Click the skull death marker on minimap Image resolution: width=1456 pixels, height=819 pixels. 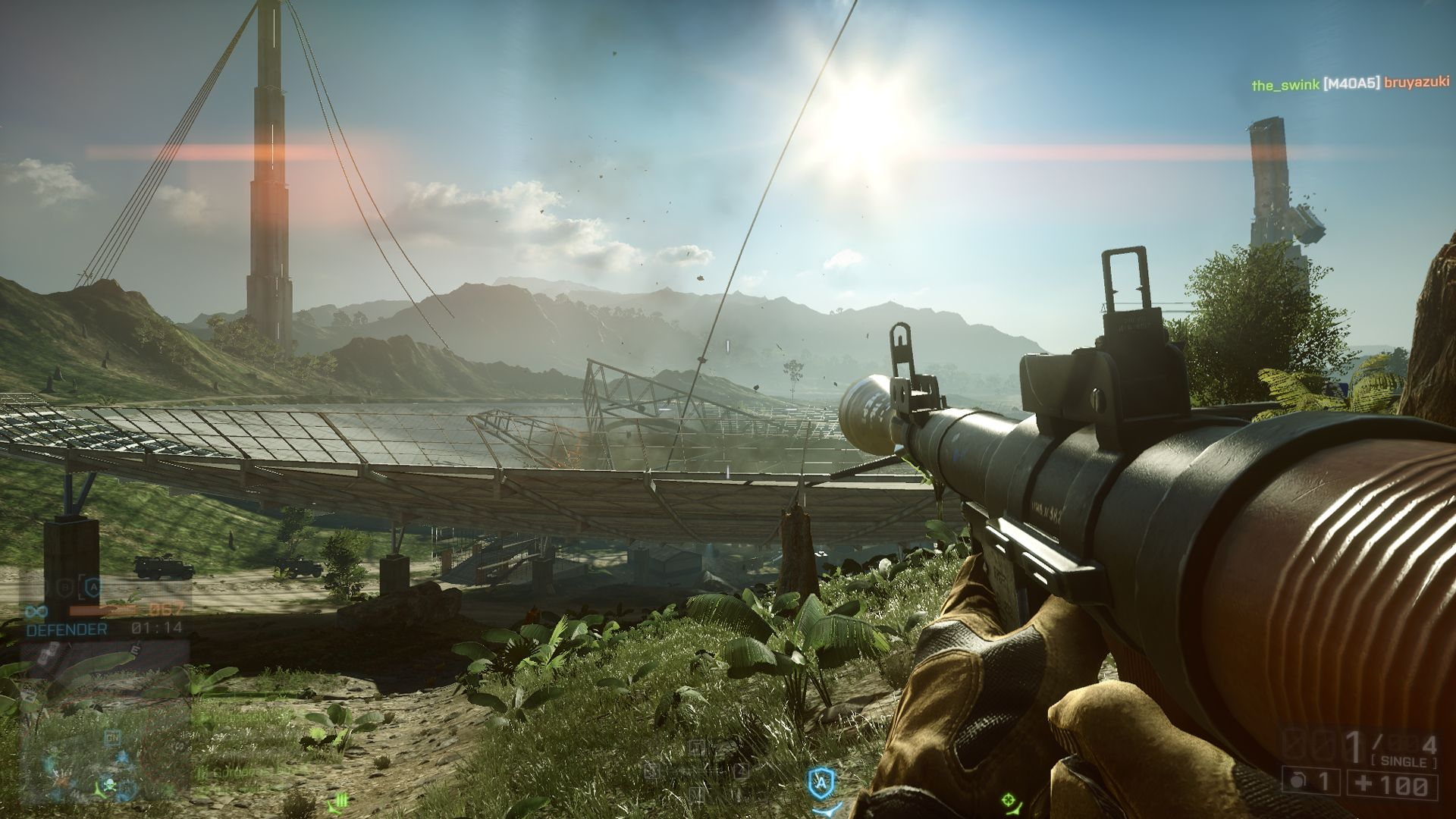pos(110,785)
